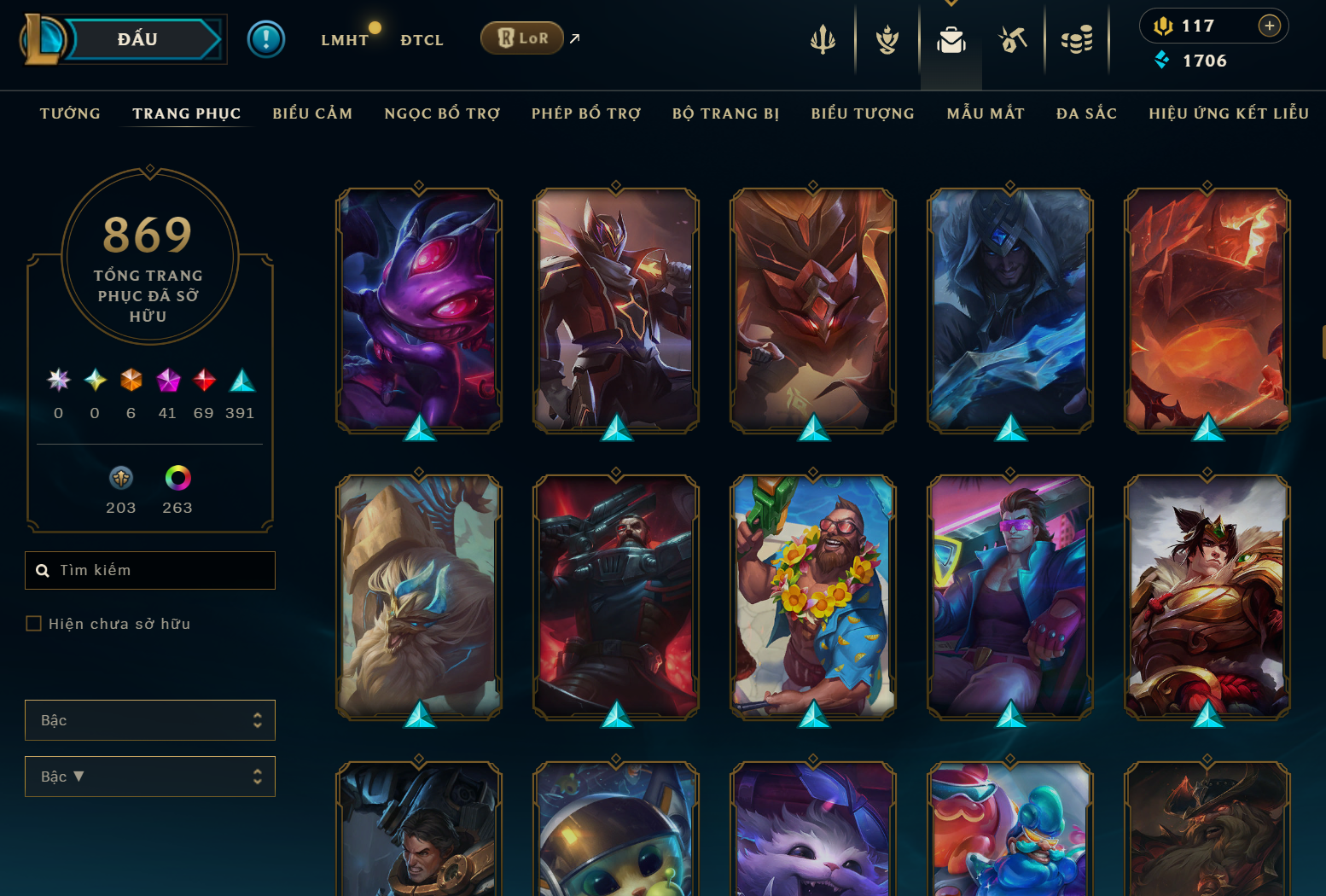Switch to the TƯỞNG tab
This screenshot has width=1326, height=896.
pyautogui.click(x=70, y=113)
